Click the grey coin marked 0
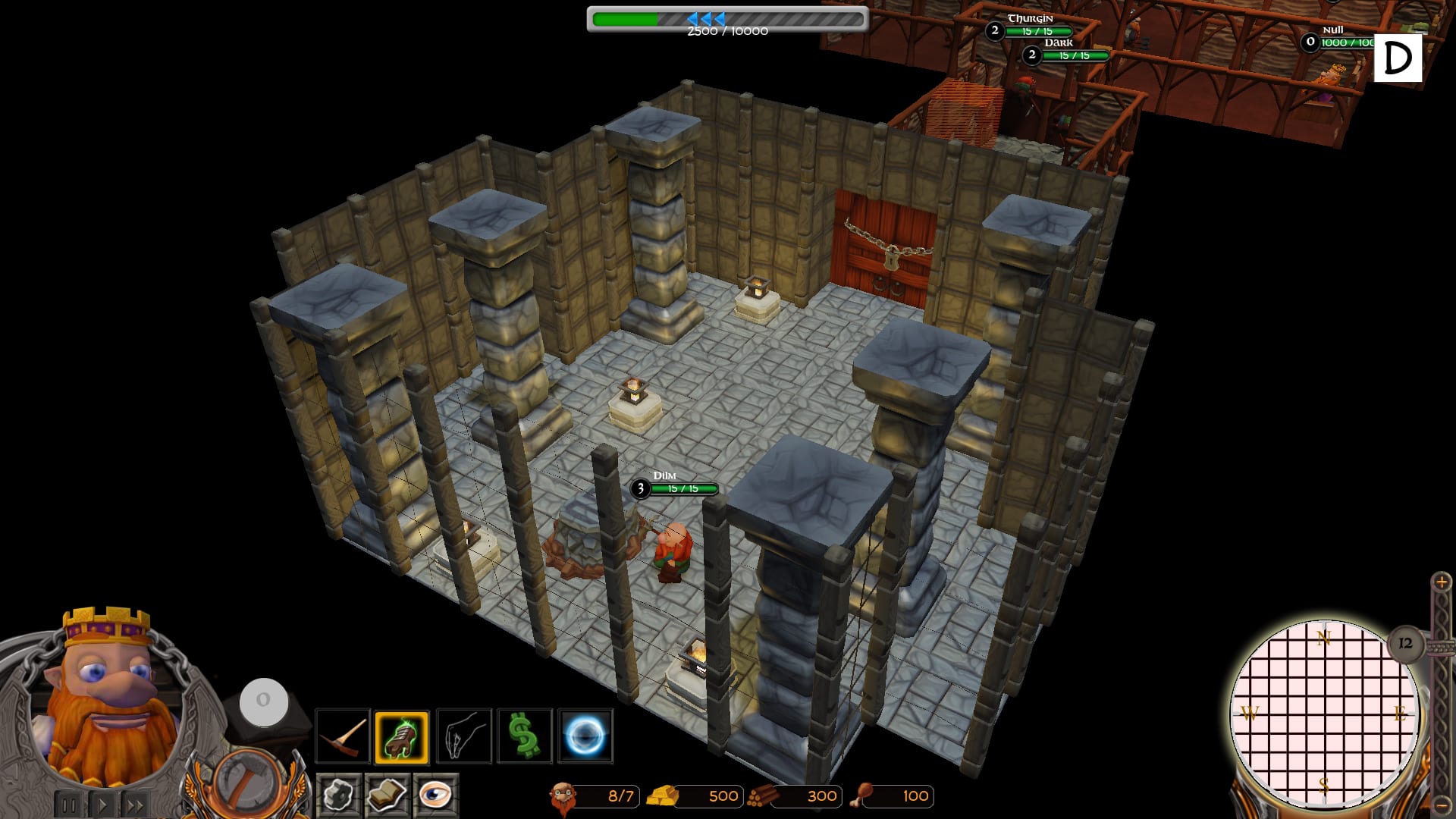 point(263,700)
